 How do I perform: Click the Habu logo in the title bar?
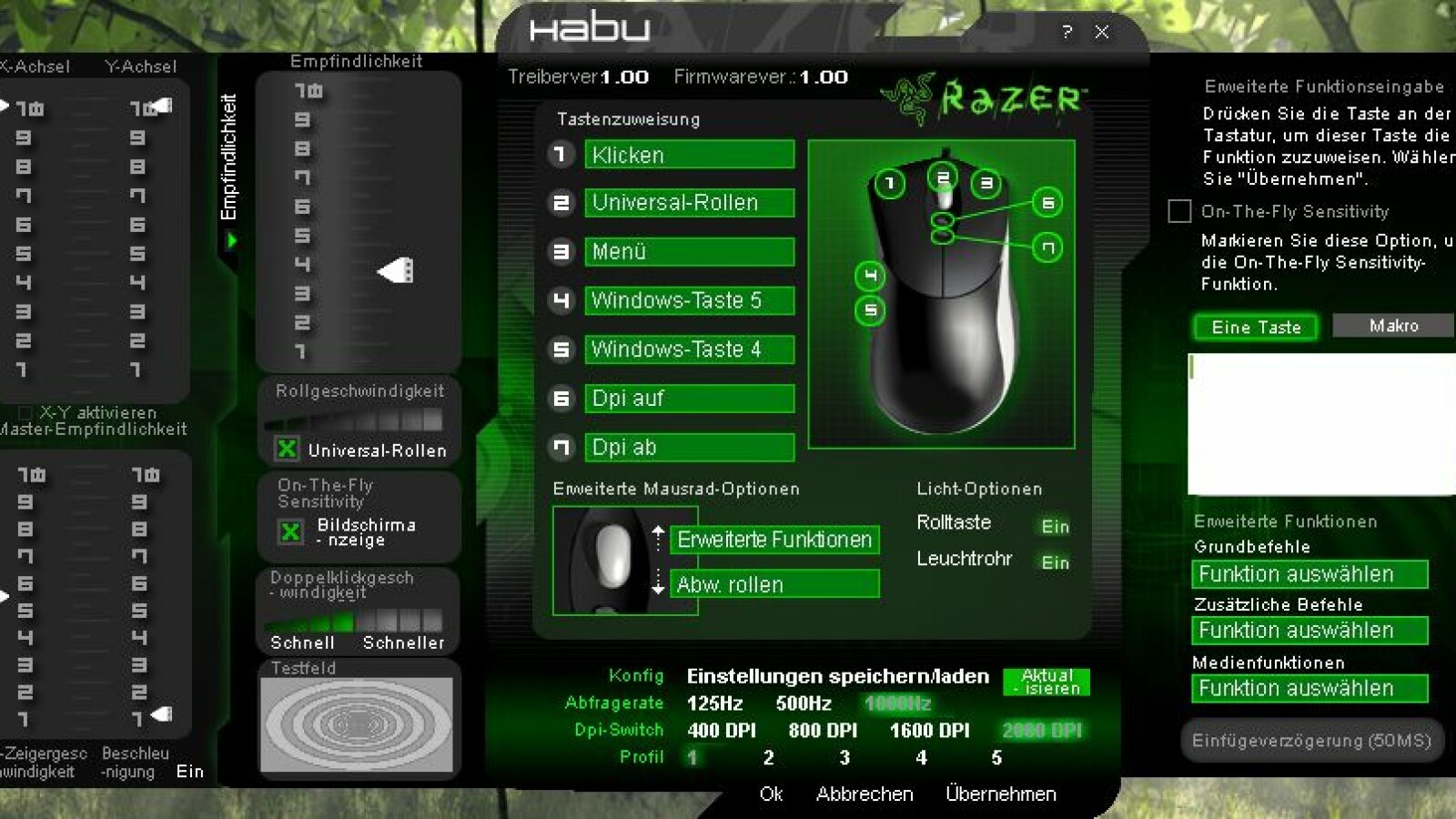pyautogui.click(x=588, y=29)
